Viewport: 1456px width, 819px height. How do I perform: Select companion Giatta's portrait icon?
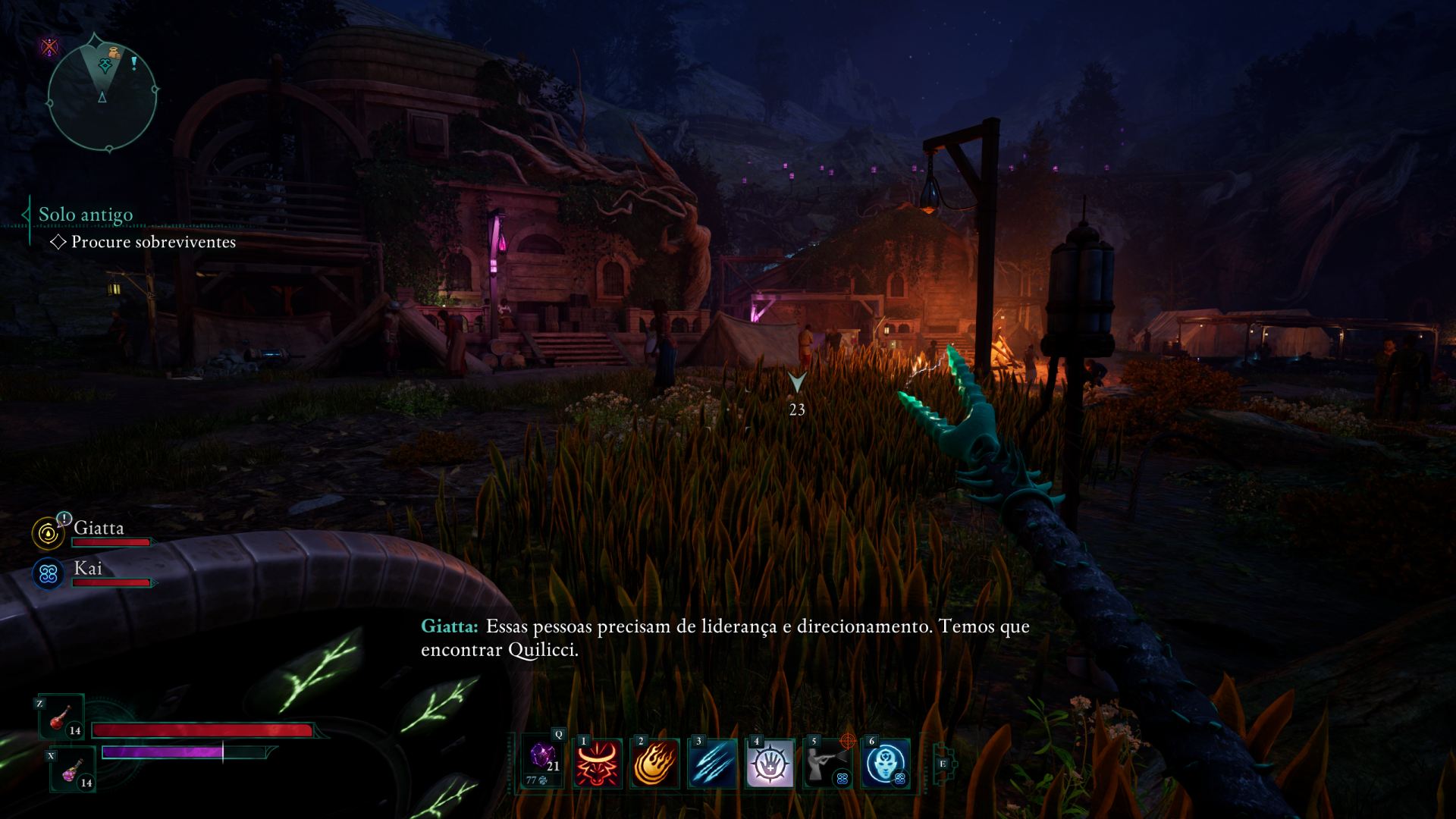click(49, 533)
